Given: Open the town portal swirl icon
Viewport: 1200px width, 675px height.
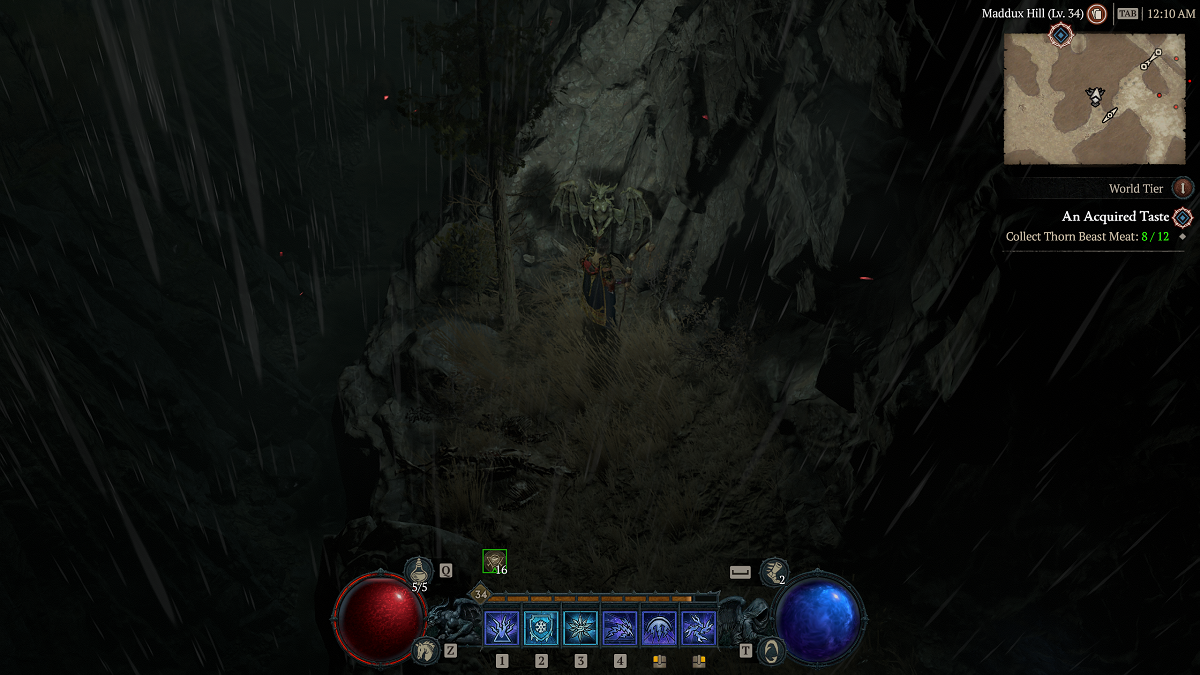Looking at the screenshot, I should pyautogui.click(x=770, y=650).
